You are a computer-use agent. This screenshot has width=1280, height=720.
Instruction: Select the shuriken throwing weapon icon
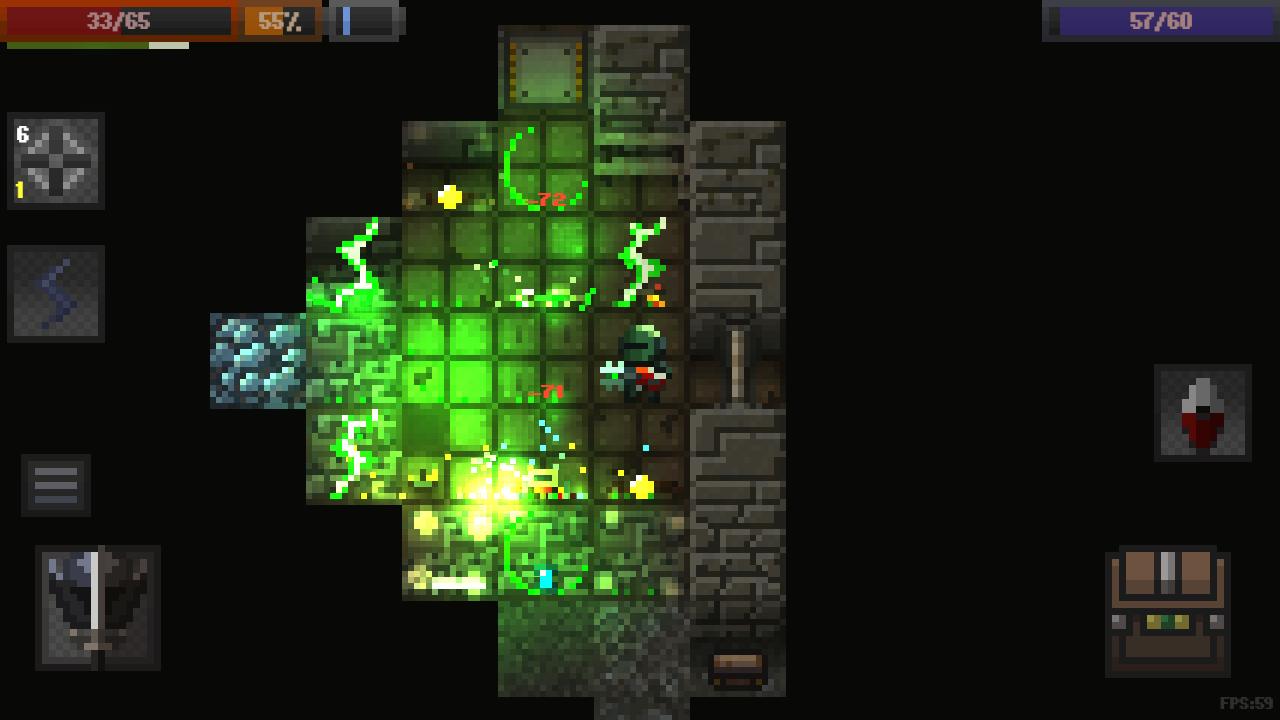pos(56,163)
